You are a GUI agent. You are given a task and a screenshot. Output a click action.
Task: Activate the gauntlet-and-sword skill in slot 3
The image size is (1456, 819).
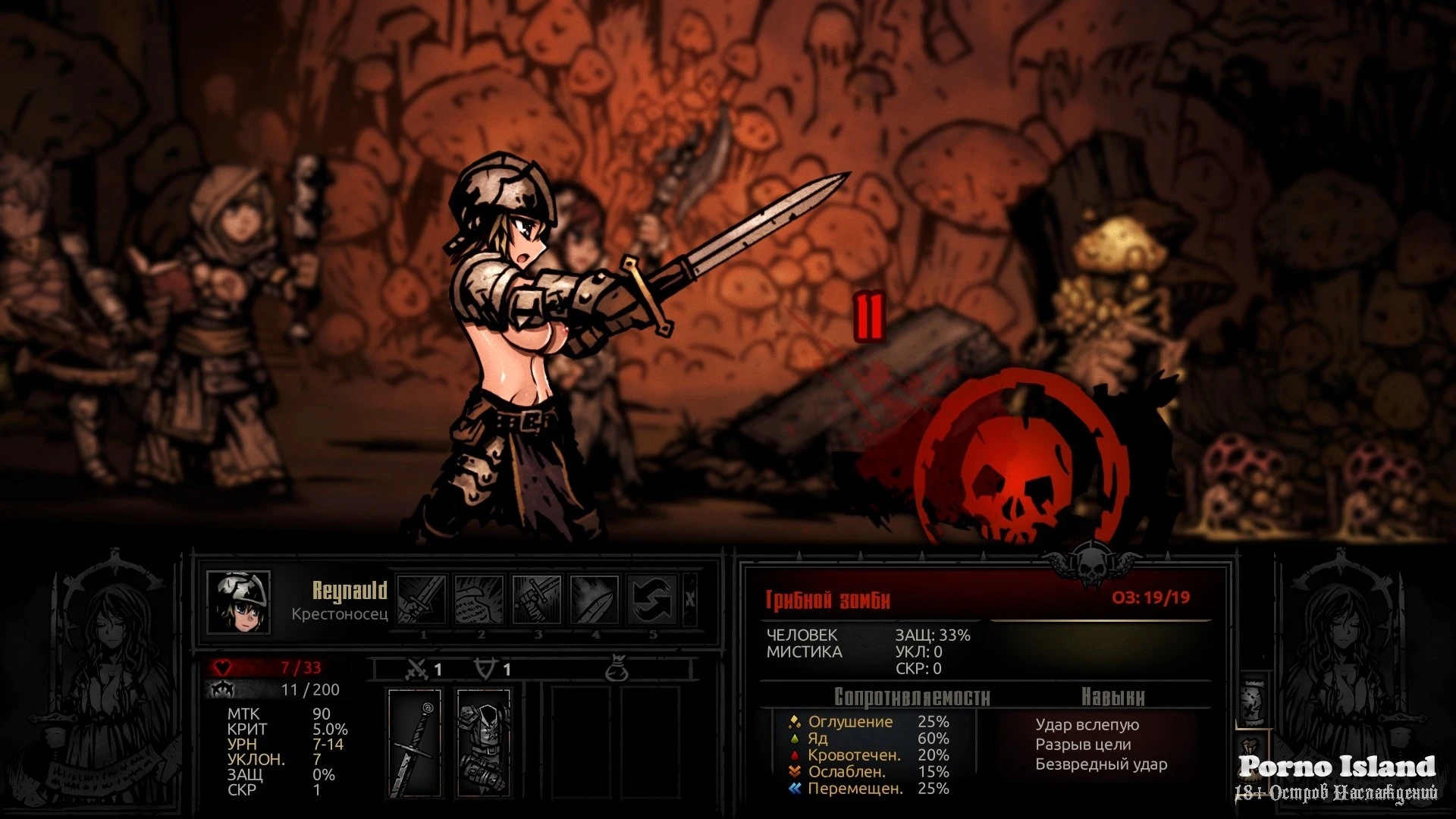pyautogui.click(x=537, y=599)
